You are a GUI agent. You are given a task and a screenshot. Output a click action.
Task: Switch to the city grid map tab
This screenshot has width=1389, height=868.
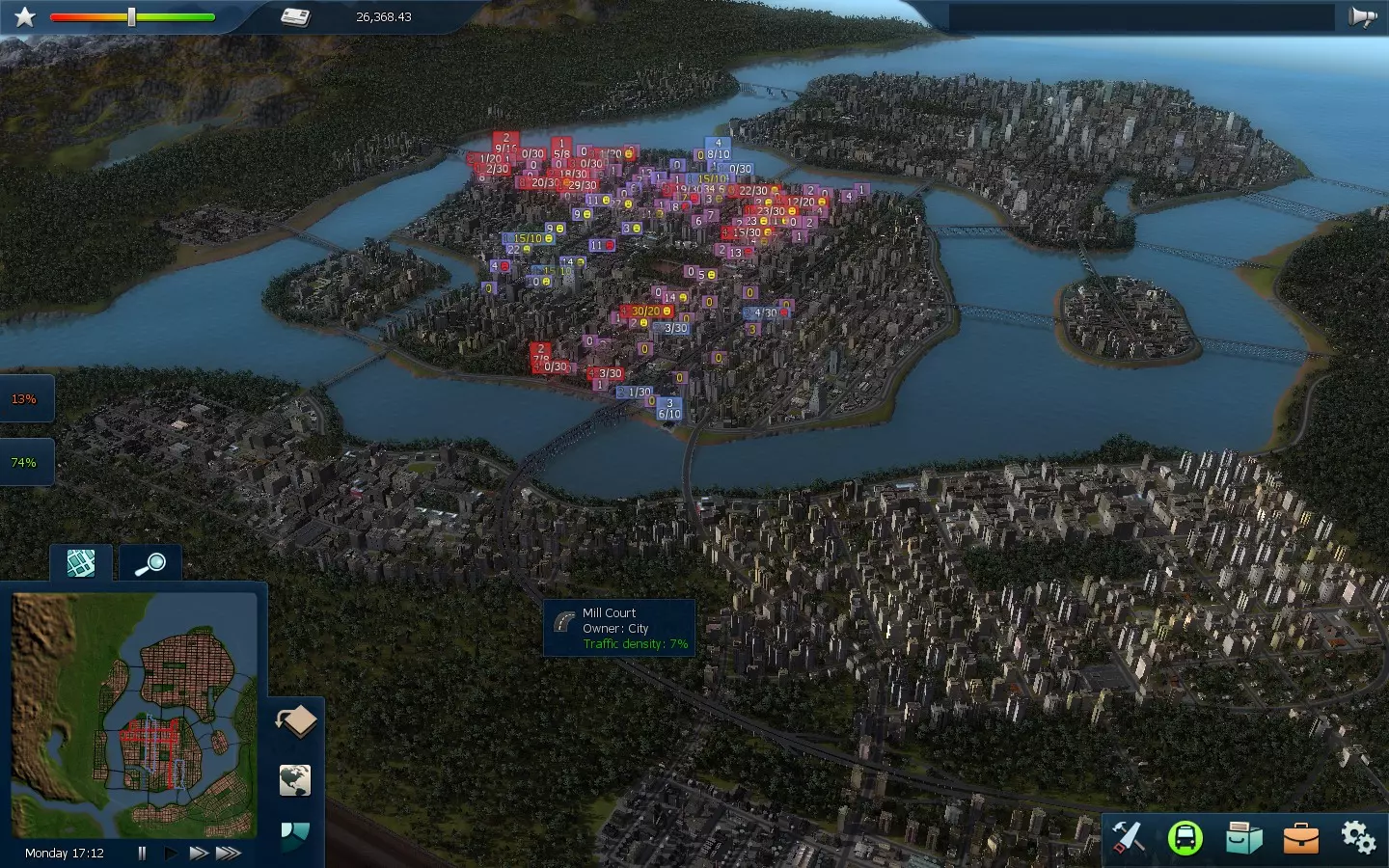tap(81, 563)
